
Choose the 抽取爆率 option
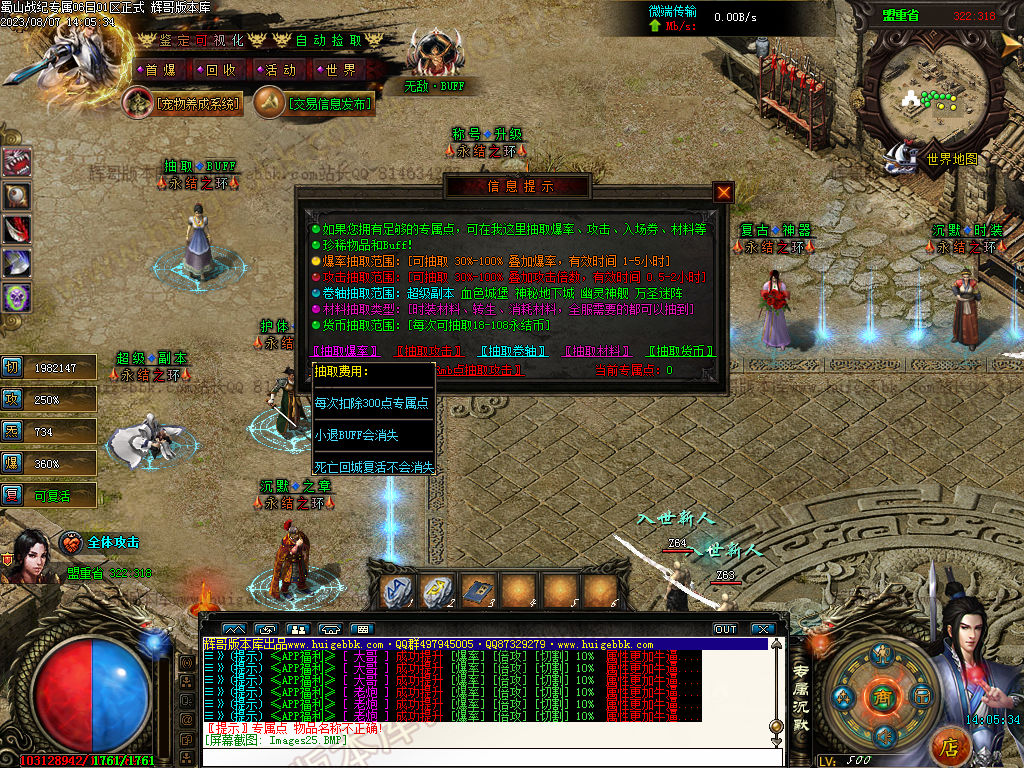coord(345,352)
